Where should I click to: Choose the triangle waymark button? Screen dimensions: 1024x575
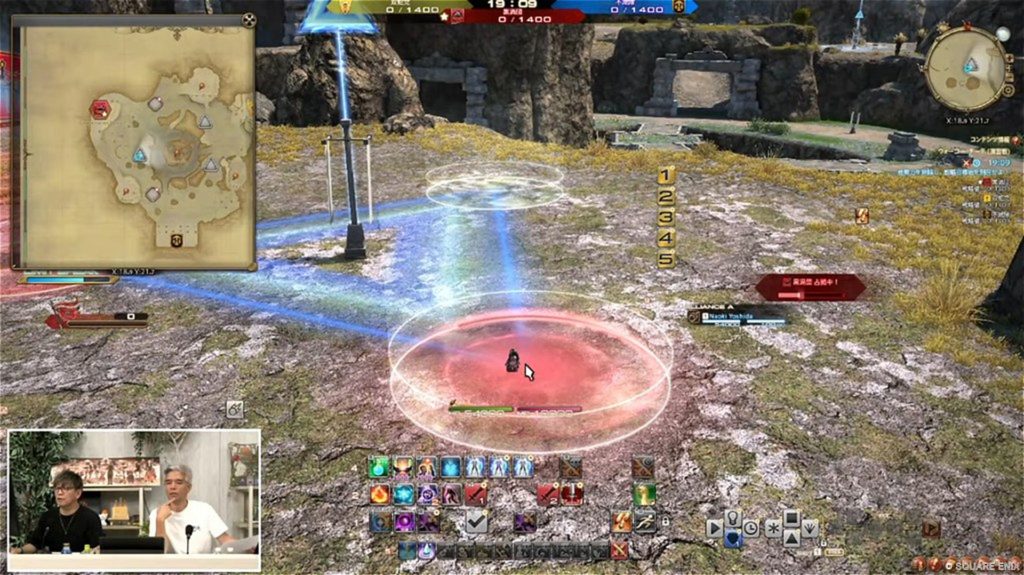pyautogui.click(x=790, y=538)
